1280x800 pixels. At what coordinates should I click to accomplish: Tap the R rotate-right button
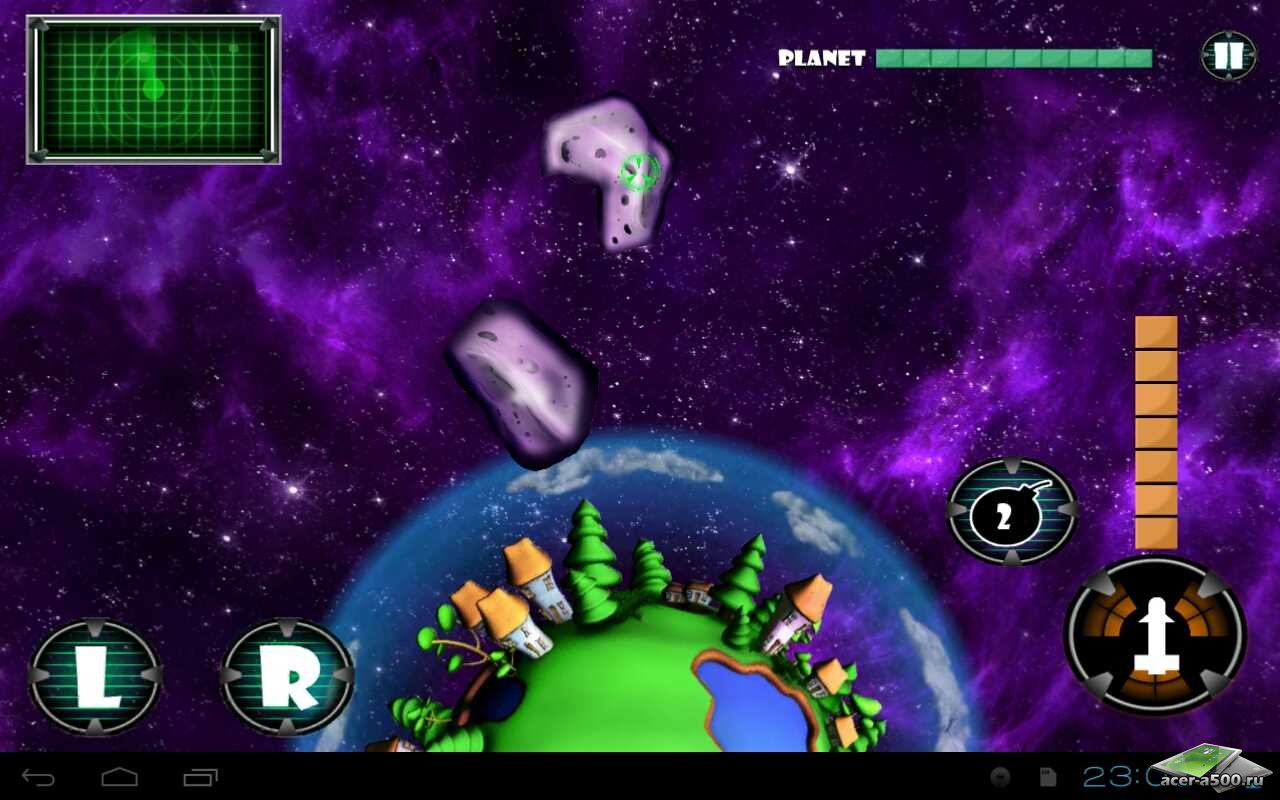coord(287,677)
